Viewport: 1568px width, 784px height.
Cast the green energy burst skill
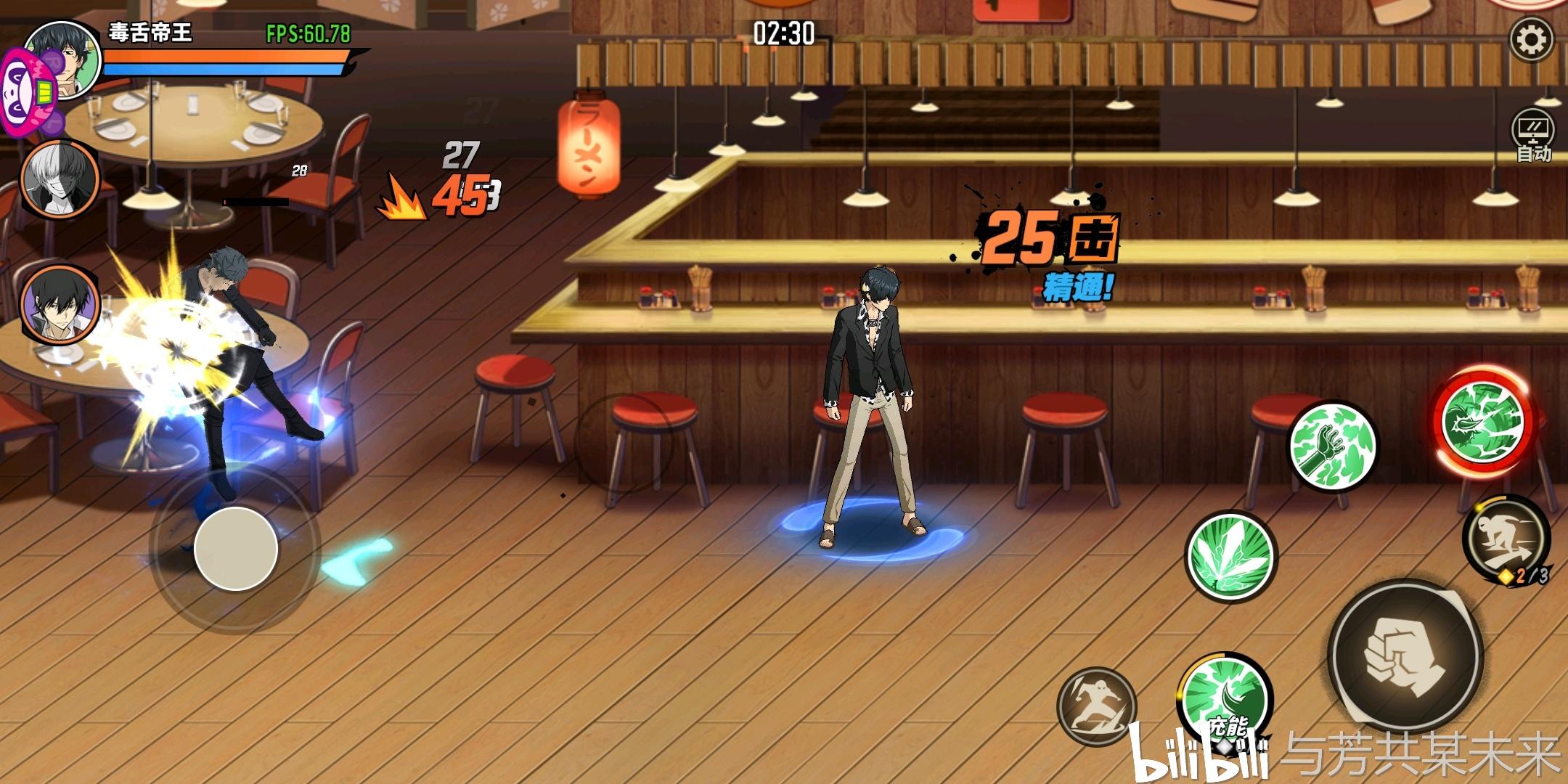[x=1230, y=555]
